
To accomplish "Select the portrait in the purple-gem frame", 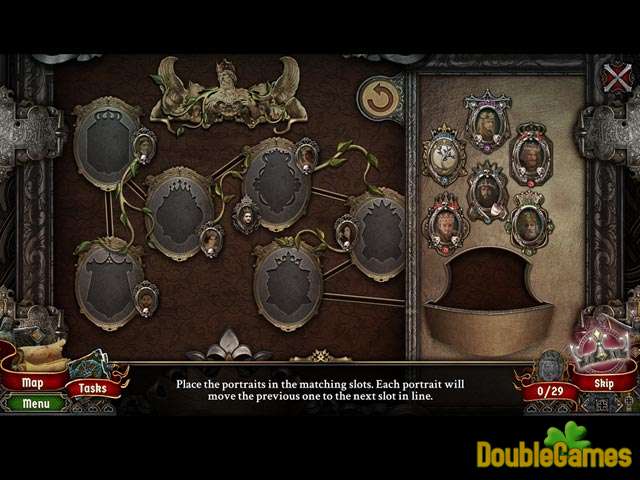I will 487,122.
